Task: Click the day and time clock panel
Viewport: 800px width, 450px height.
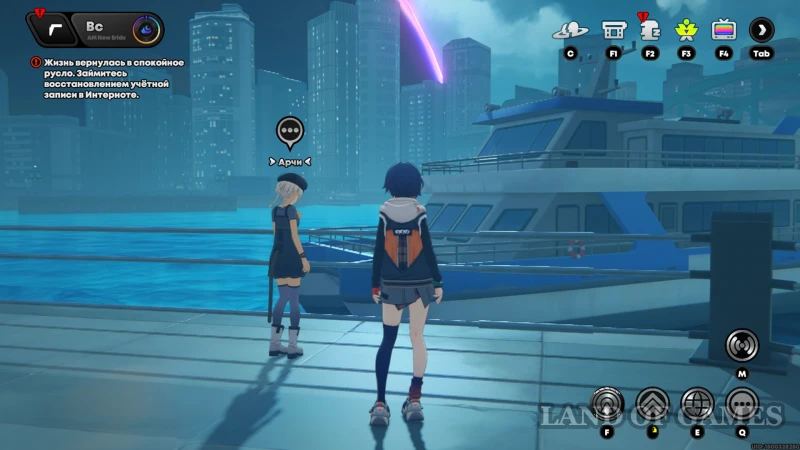Action: [x=120, y=29]
